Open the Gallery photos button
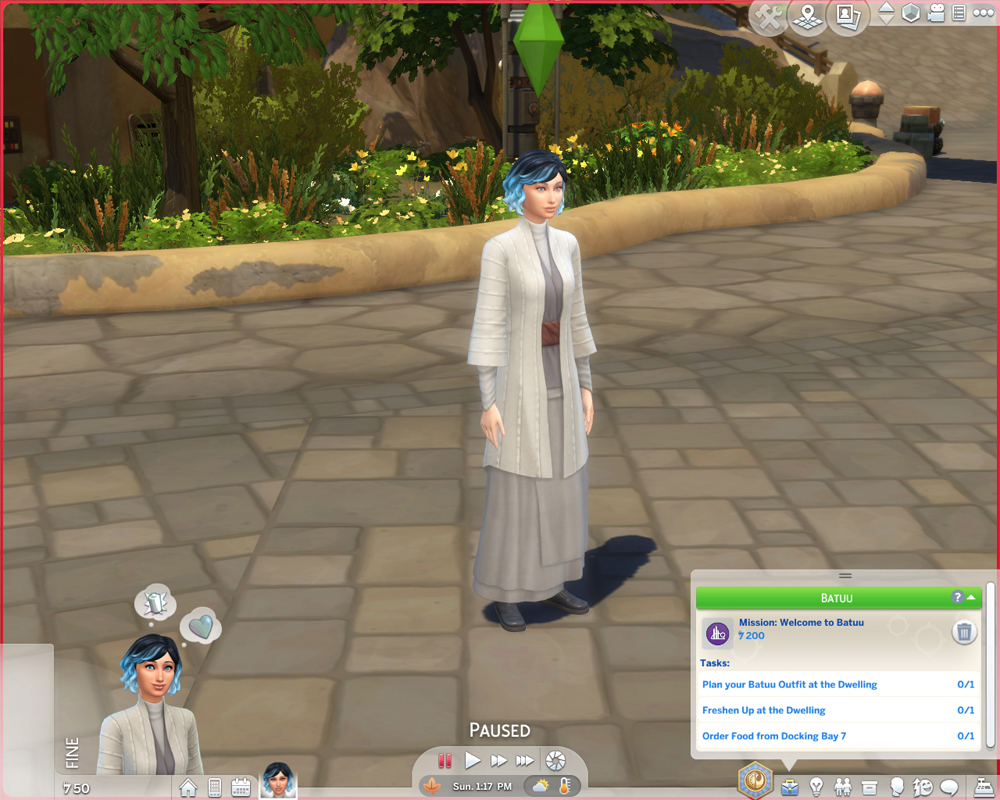The width and height of the screenshot is (1000, 800). pos(848,17)
